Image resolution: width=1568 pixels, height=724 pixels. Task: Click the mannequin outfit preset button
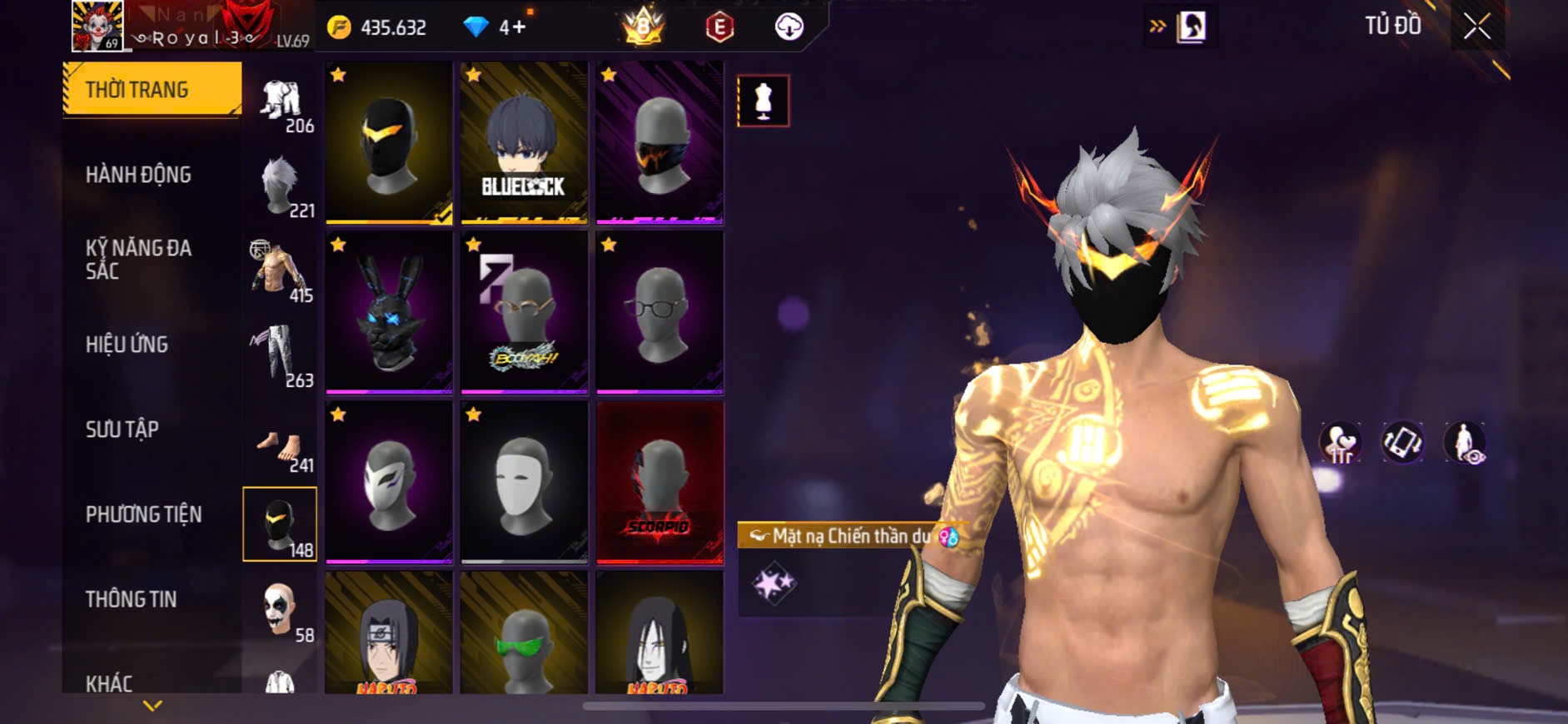(x=763, y=101)
